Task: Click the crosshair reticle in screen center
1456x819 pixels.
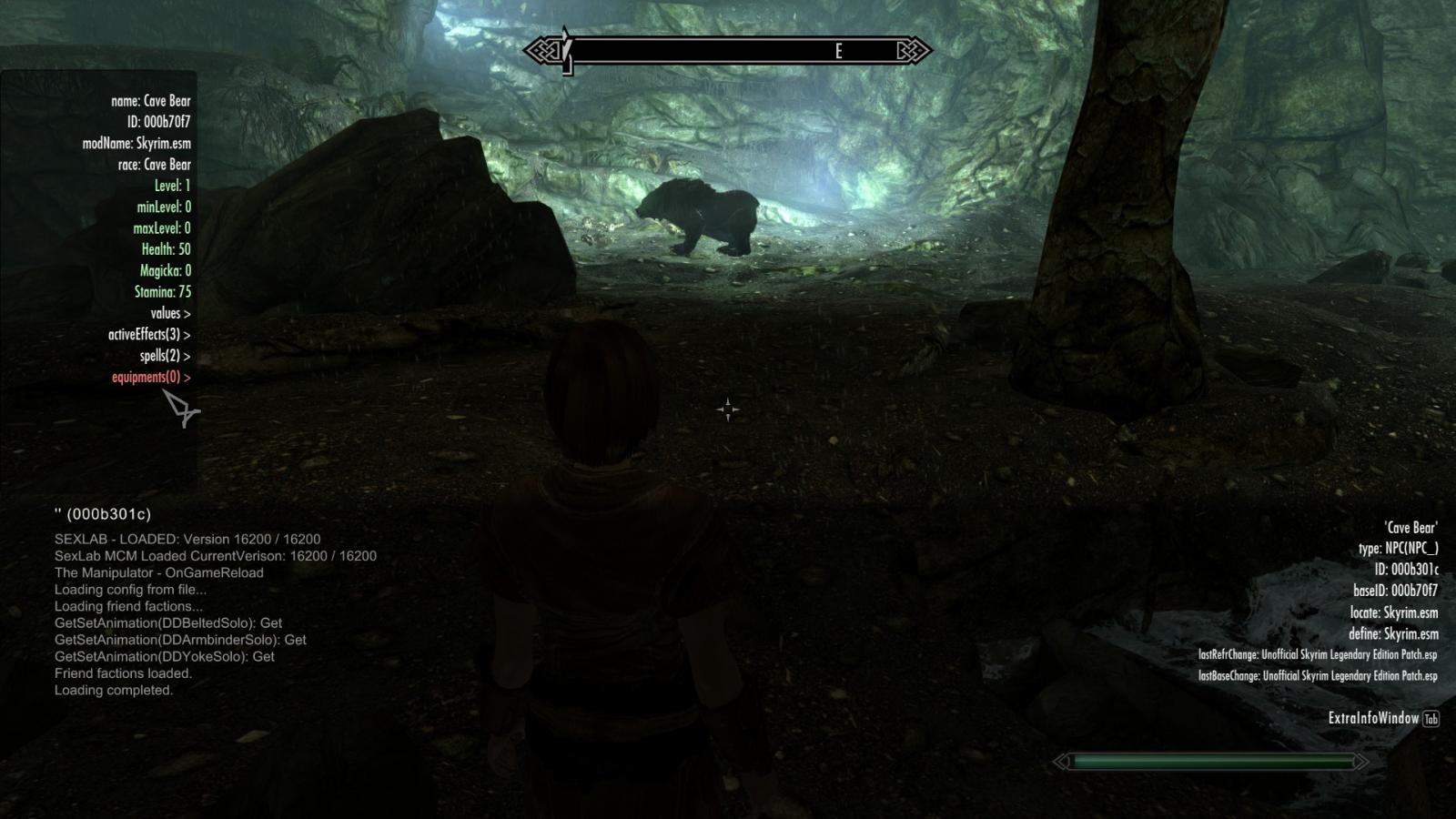Action: click(x=728, y=409)
